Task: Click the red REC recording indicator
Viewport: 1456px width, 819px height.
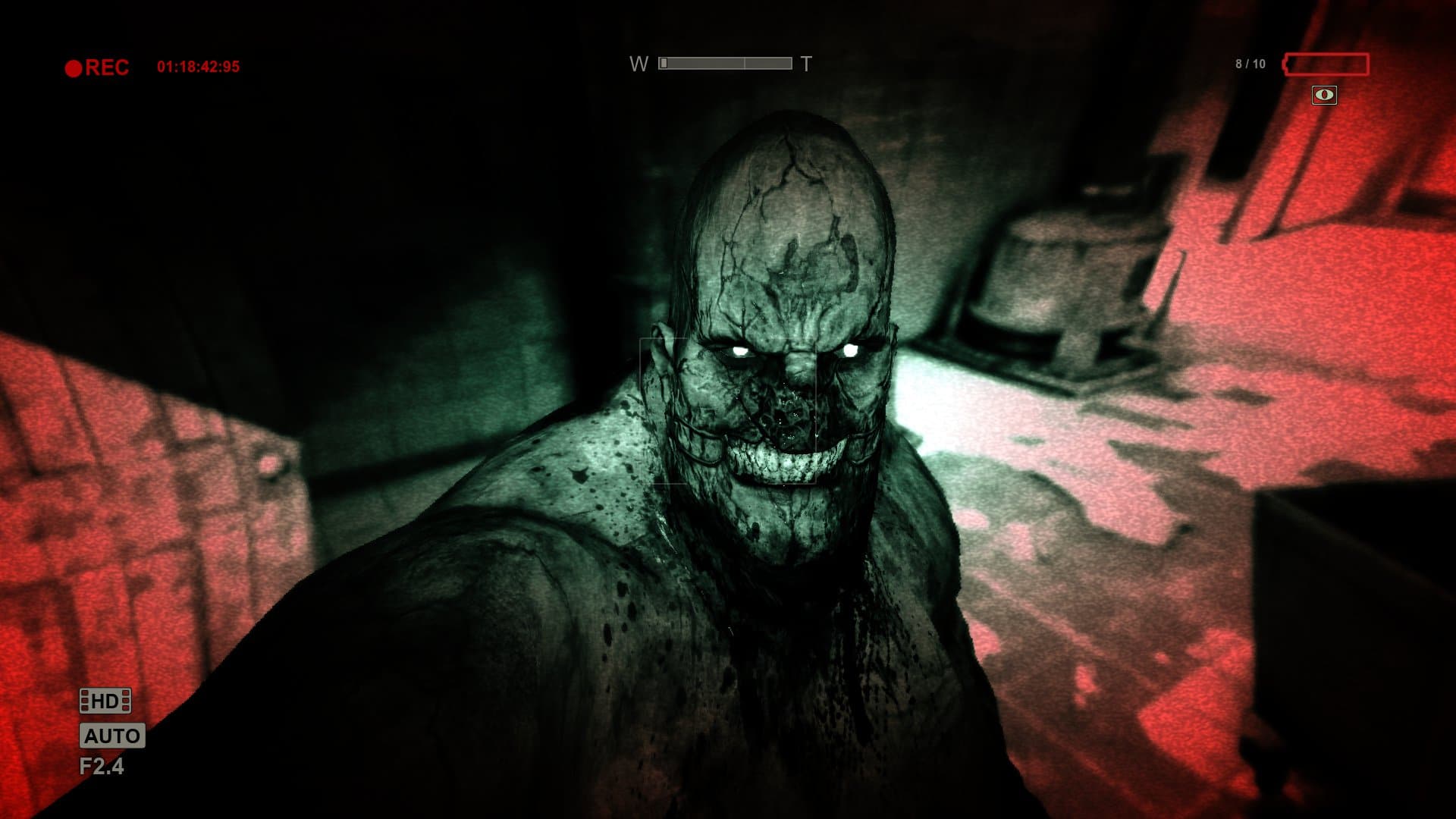Action: point(97,67)
